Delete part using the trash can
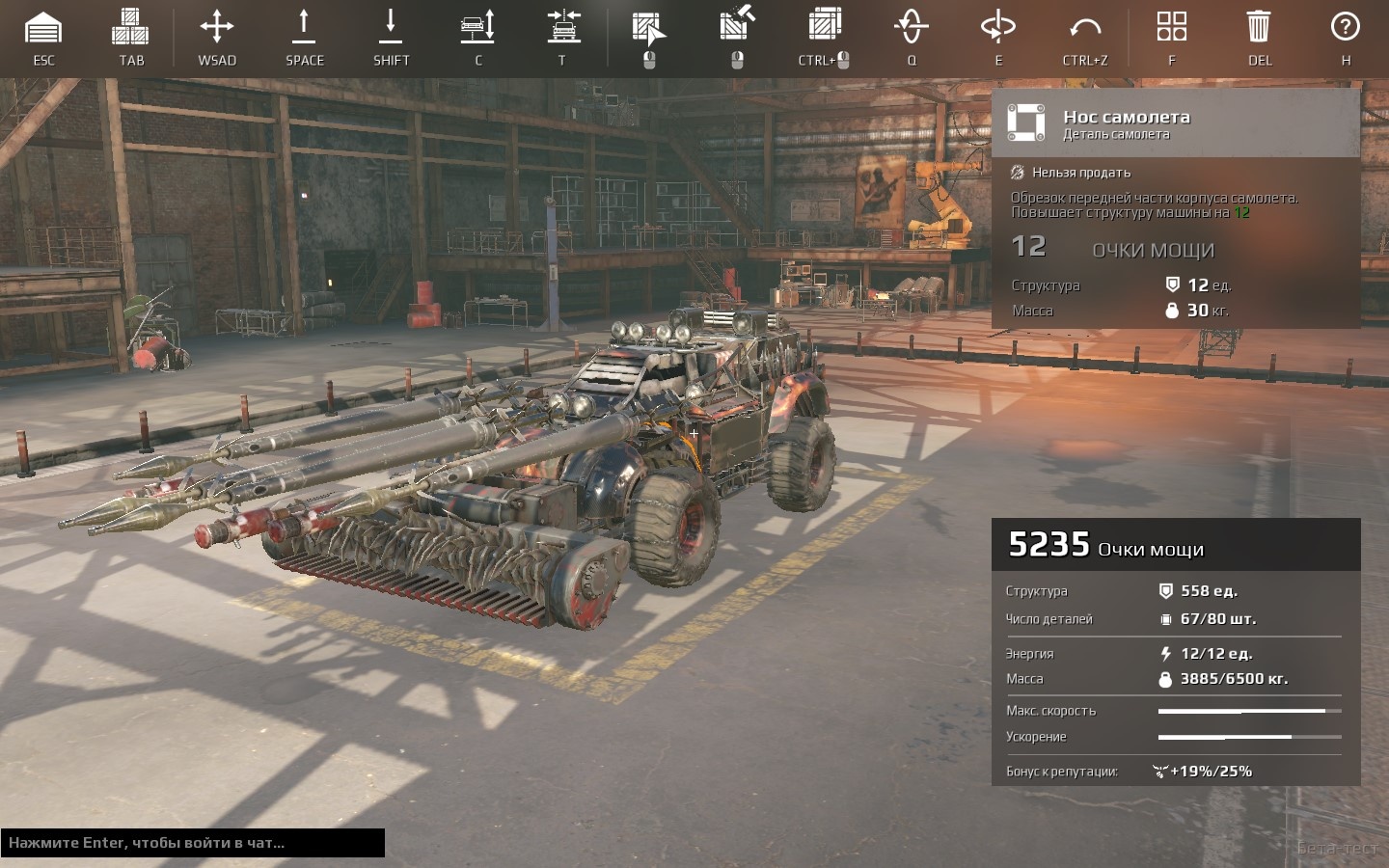 [1259, 27]
